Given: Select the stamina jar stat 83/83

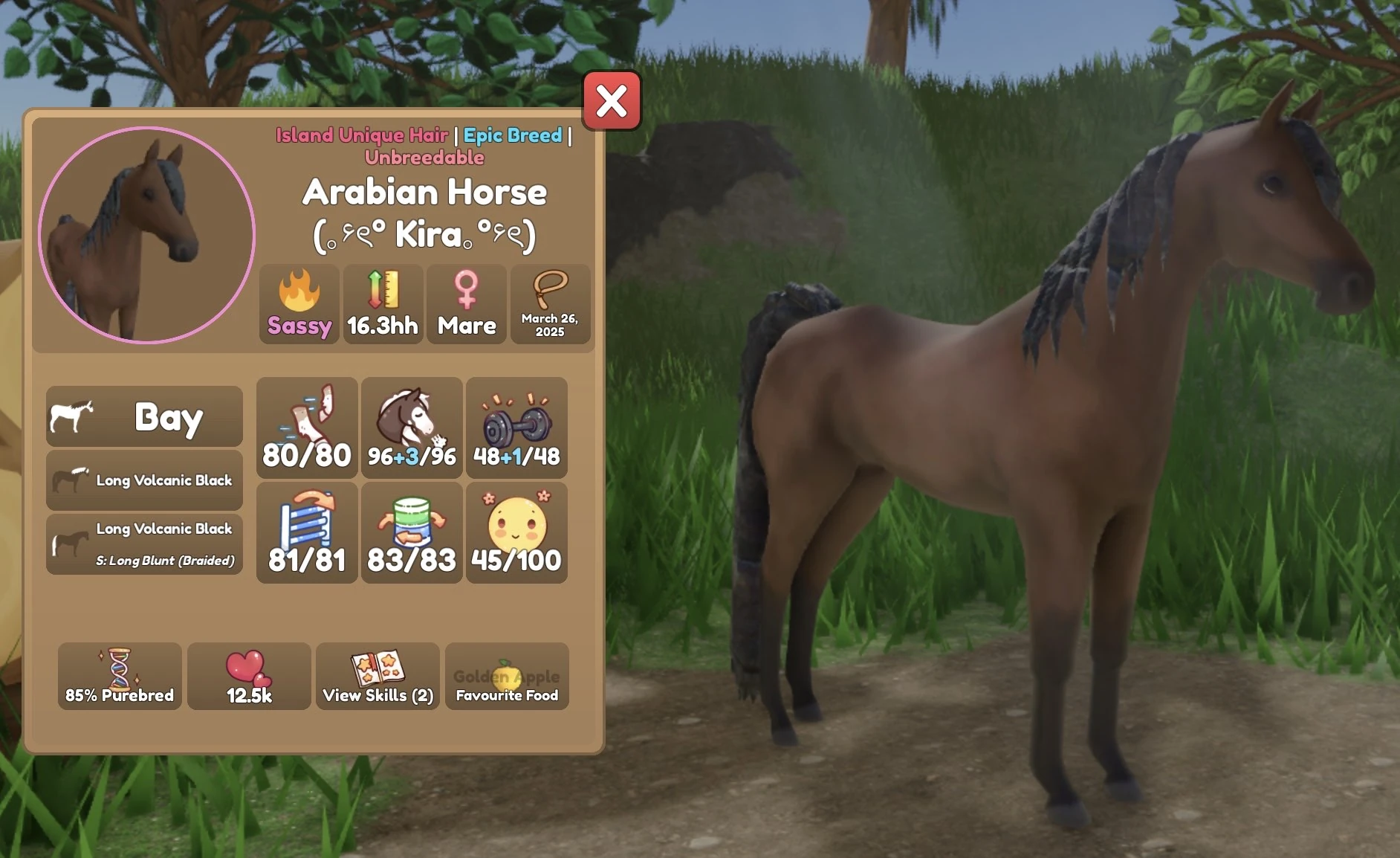Looking at the screenshot, I should click(412, 532).
